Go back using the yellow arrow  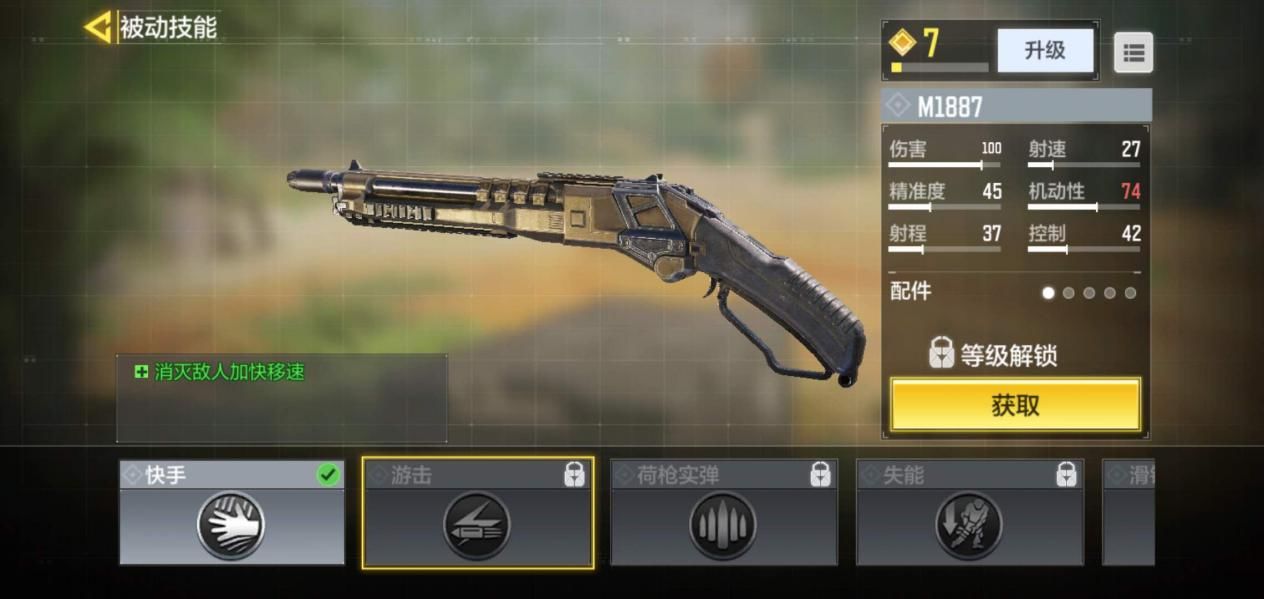[98, 27]
